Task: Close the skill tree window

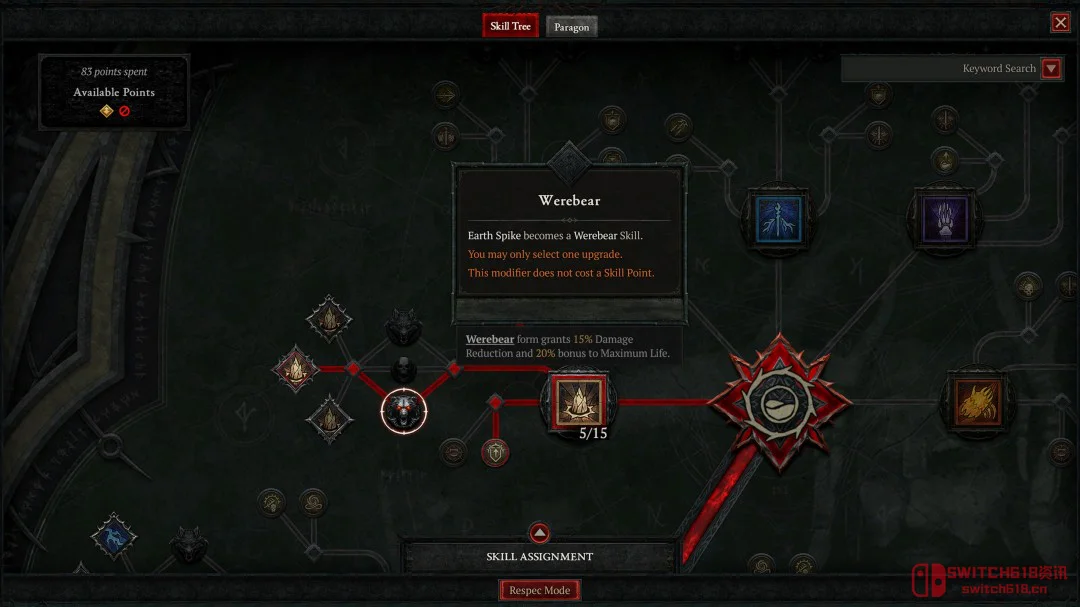Action: click(x=1060, y=23)
